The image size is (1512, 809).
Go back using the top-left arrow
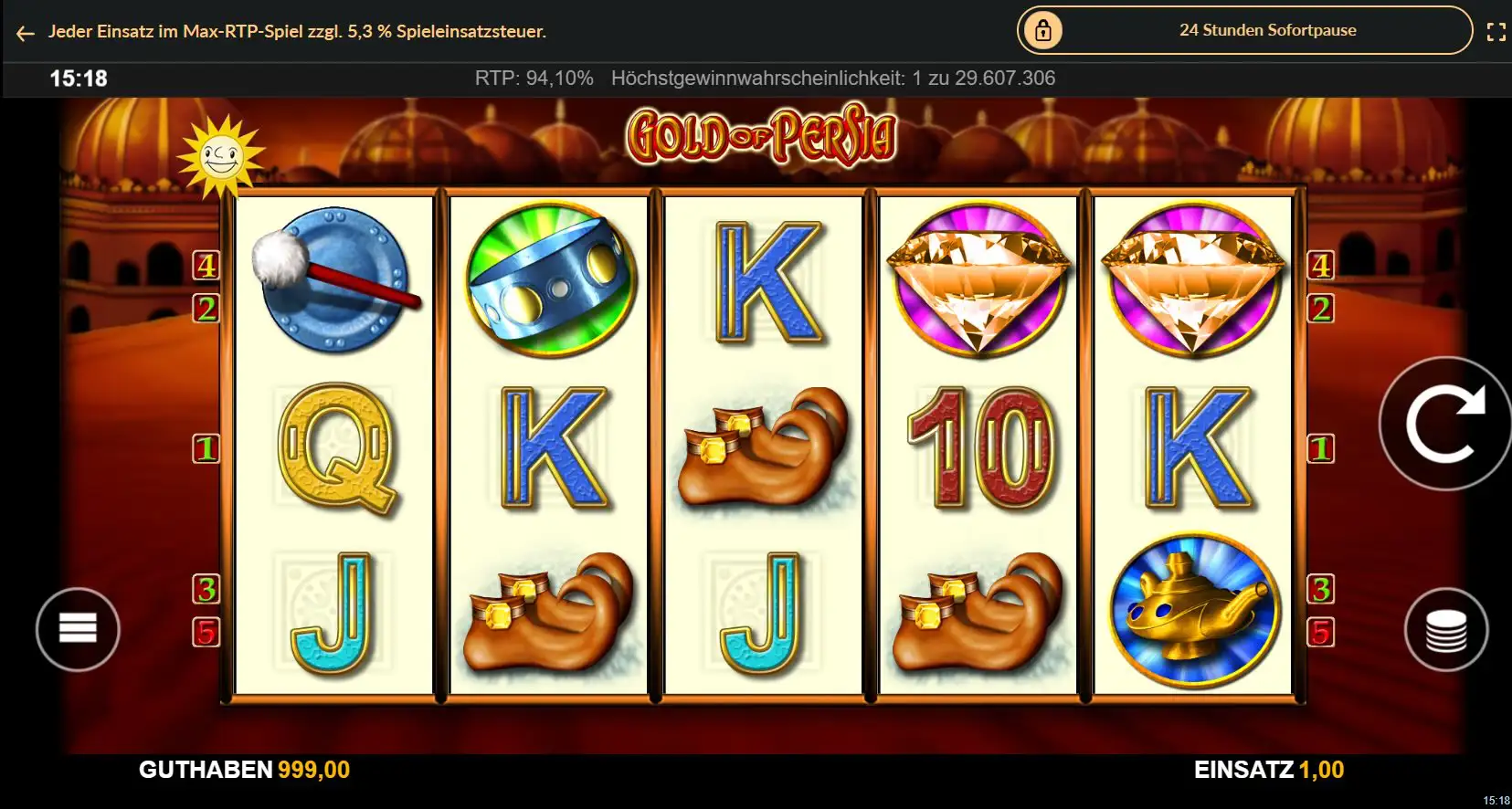coord(25,33)
